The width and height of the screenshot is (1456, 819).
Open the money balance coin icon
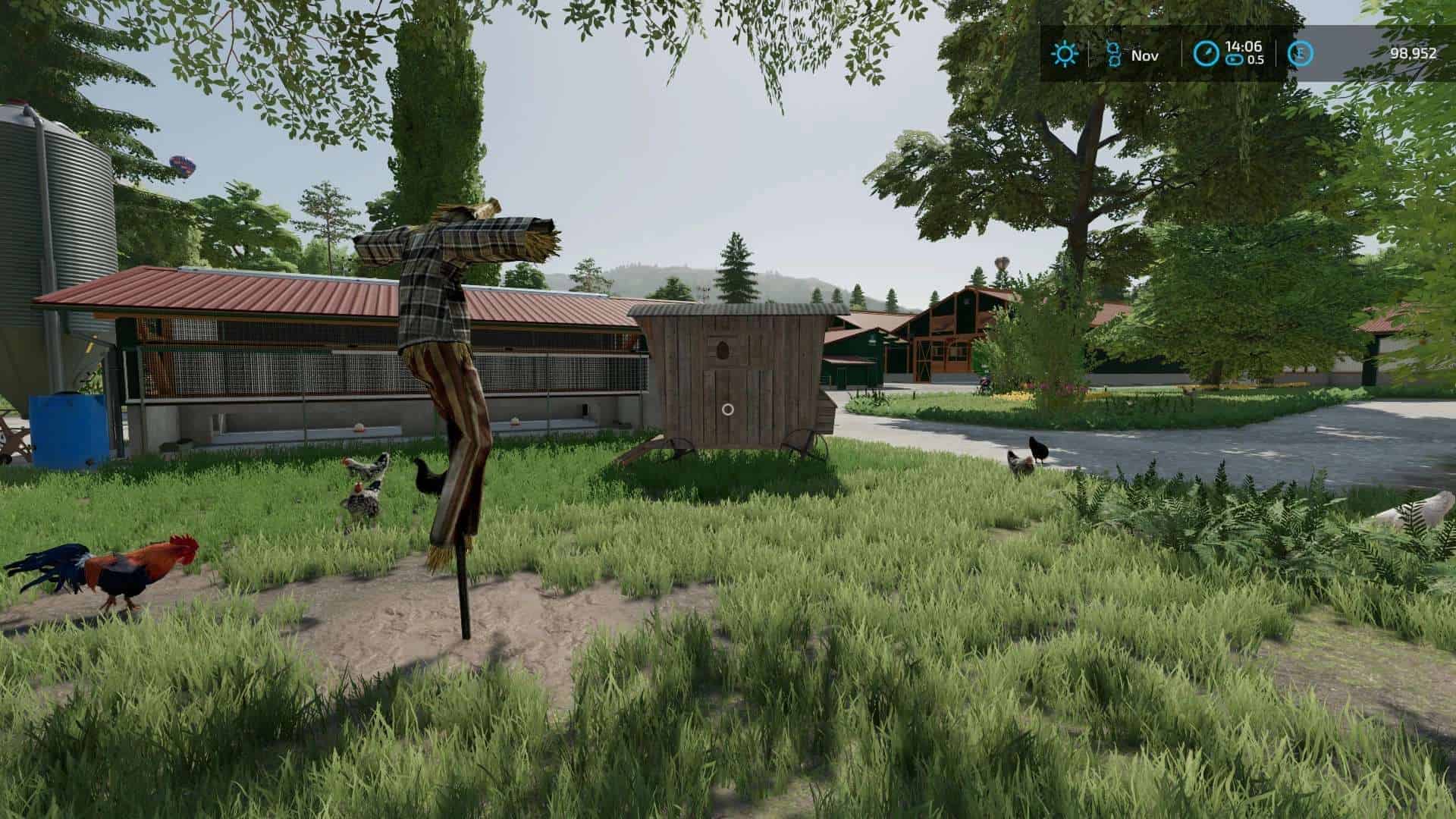click(x=1300, y=54)
